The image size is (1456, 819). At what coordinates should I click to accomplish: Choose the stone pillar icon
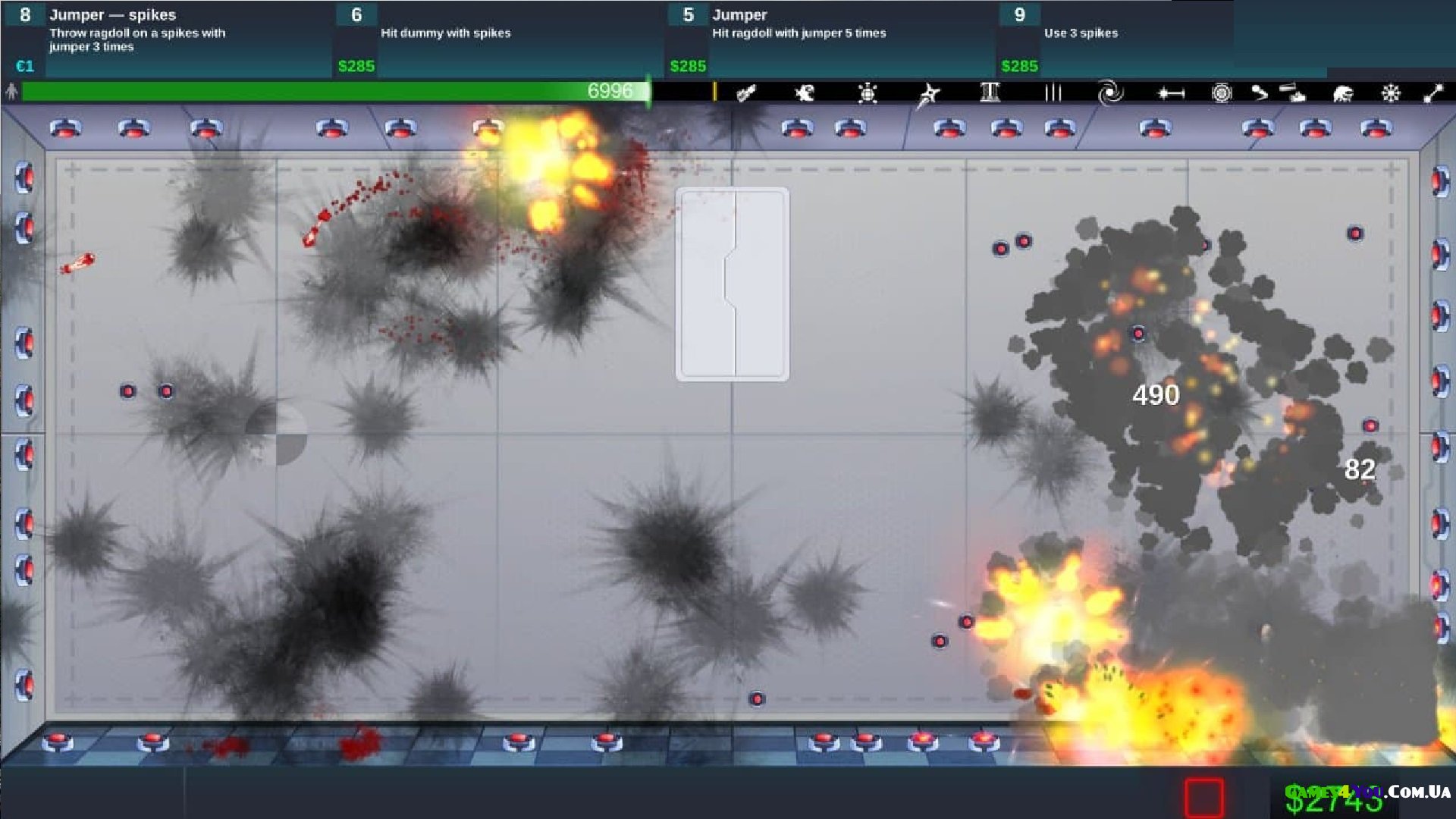tap(990, 93)
